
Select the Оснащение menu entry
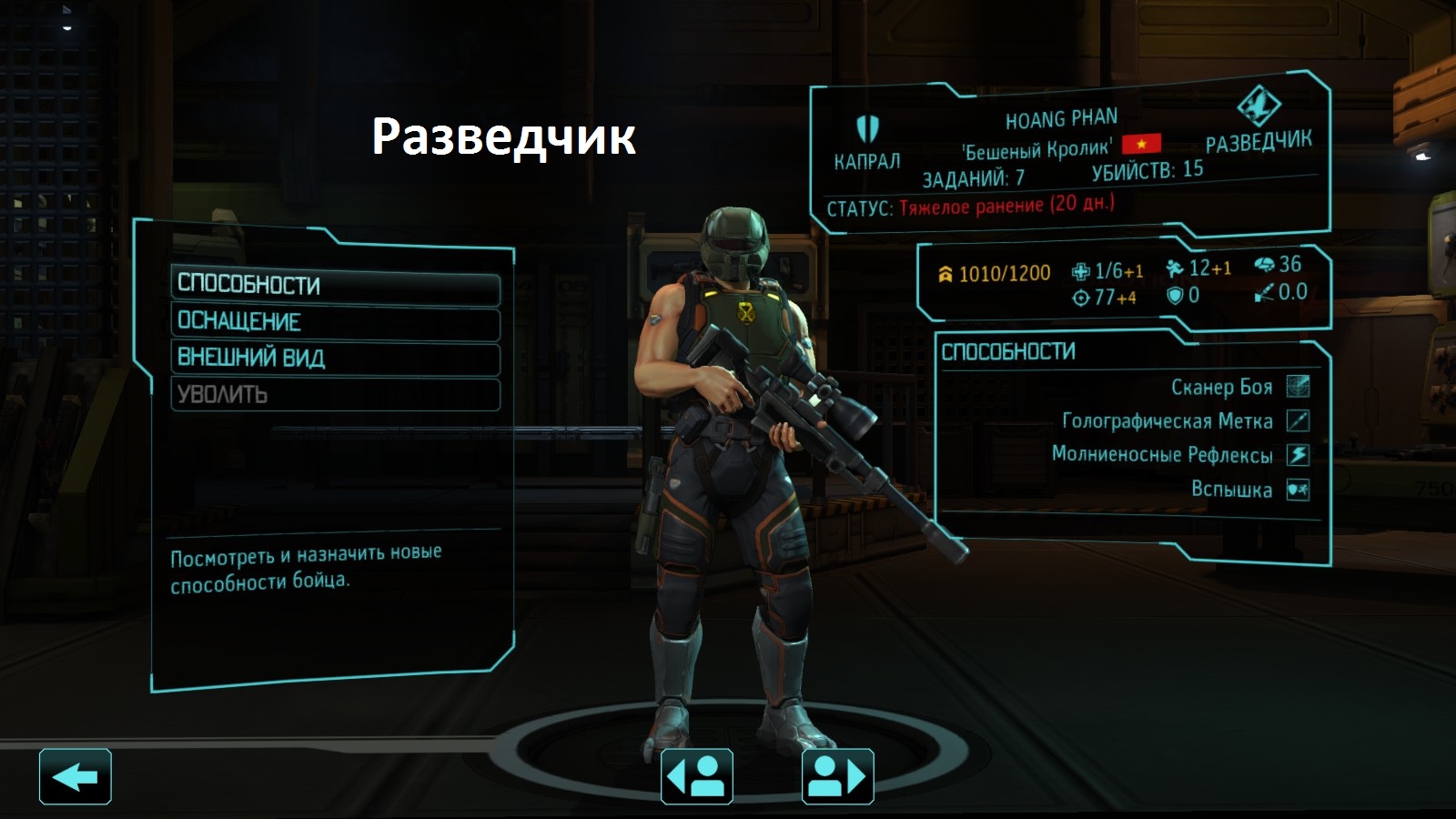tap(335, 322)
